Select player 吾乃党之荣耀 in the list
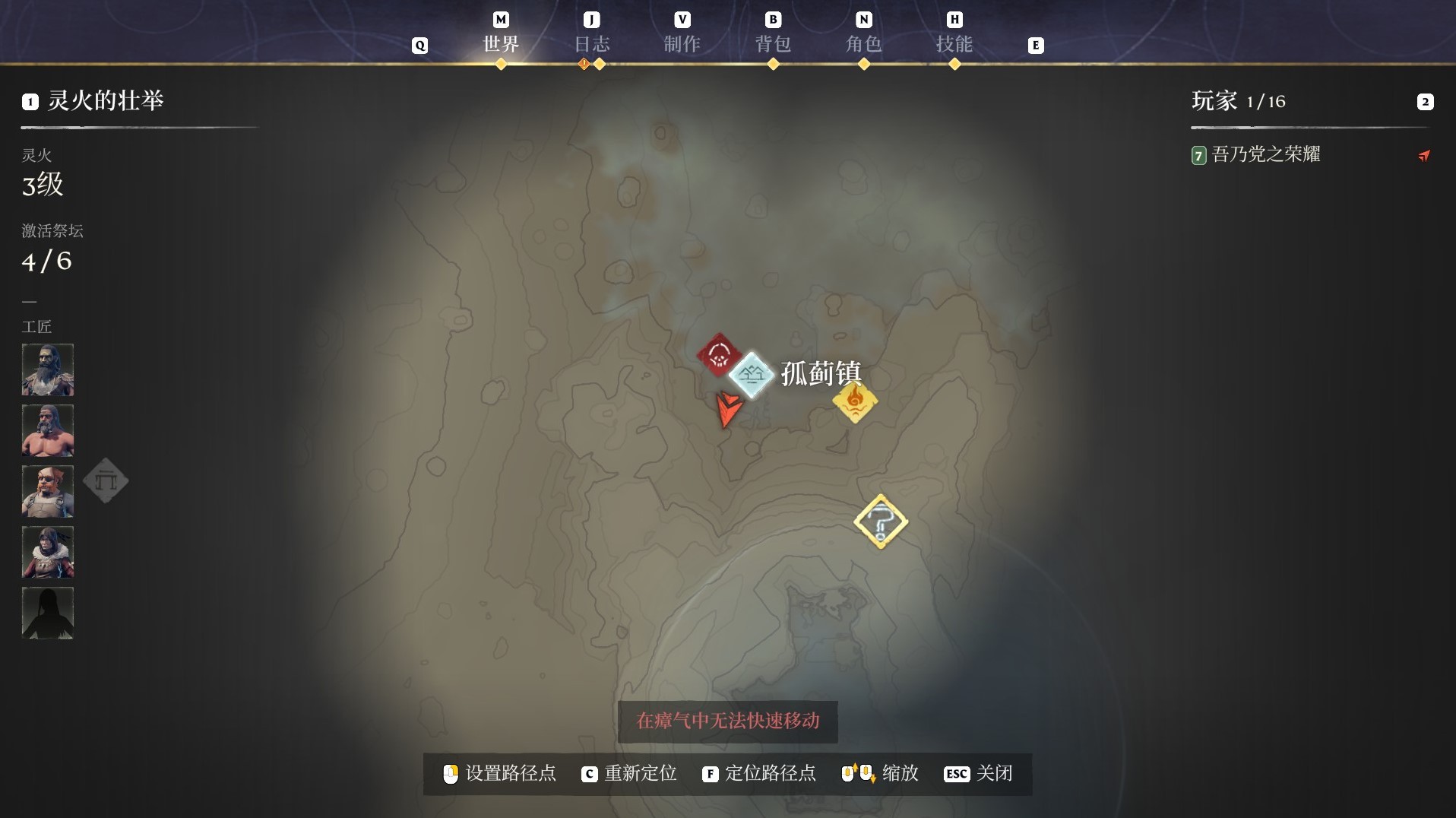Image resolution: width=1456 pixels, height=818 pixels. (1265, 155)
